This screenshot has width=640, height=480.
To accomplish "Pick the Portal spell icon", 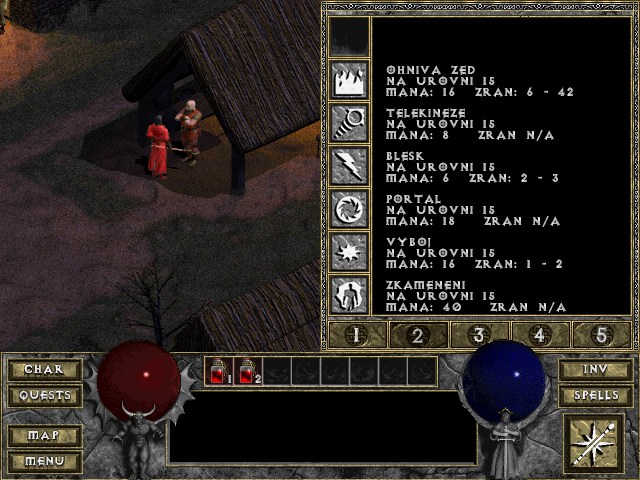I will (350, 208).
